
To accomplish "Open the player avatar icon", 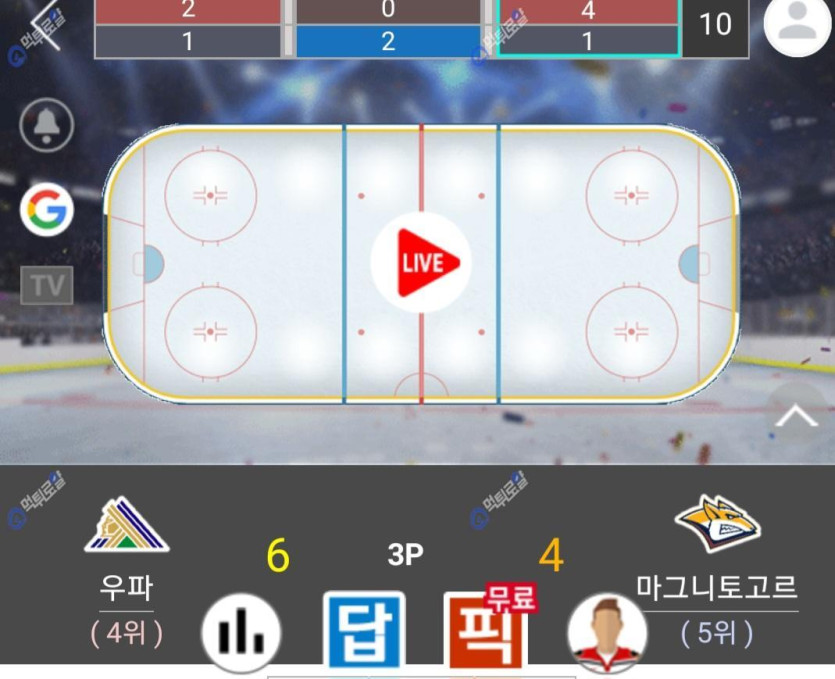I will 606,632.
